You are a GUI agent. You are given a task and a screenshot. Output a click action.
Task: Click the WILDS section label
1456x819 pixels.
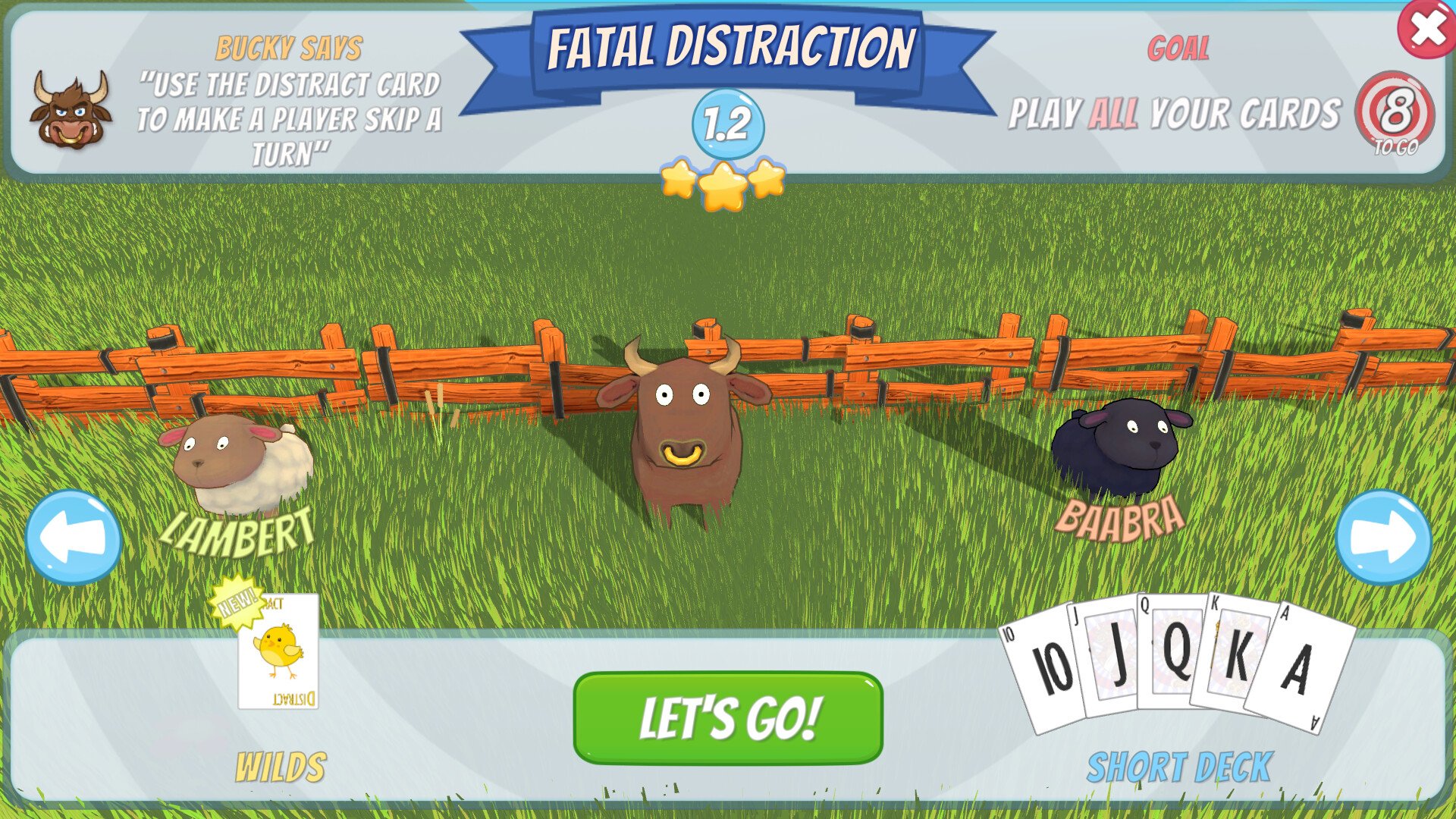pos(281,766)
